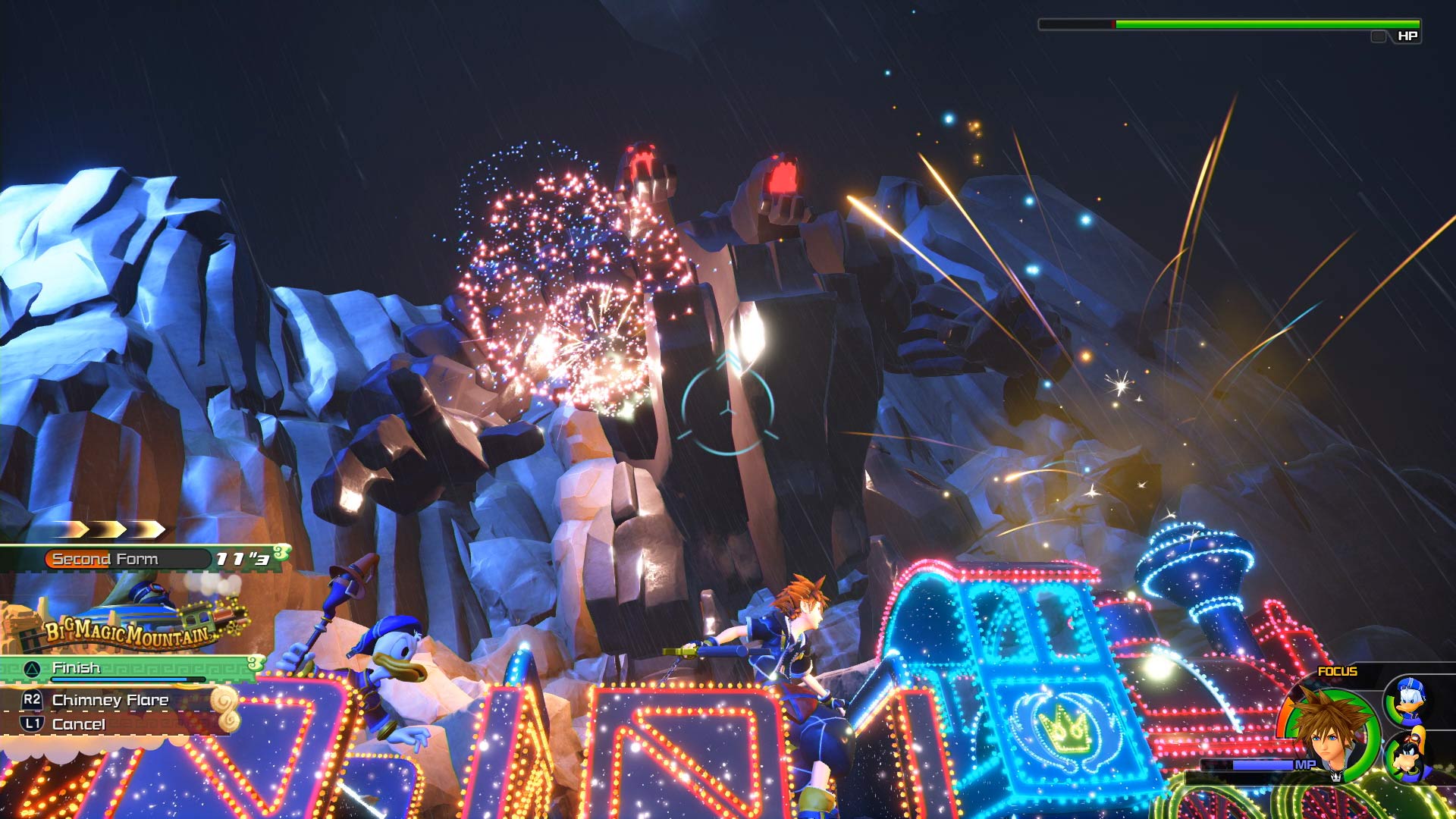Click Donald's party member portrait
The image size is (1456, 819).
(1410, 701)
